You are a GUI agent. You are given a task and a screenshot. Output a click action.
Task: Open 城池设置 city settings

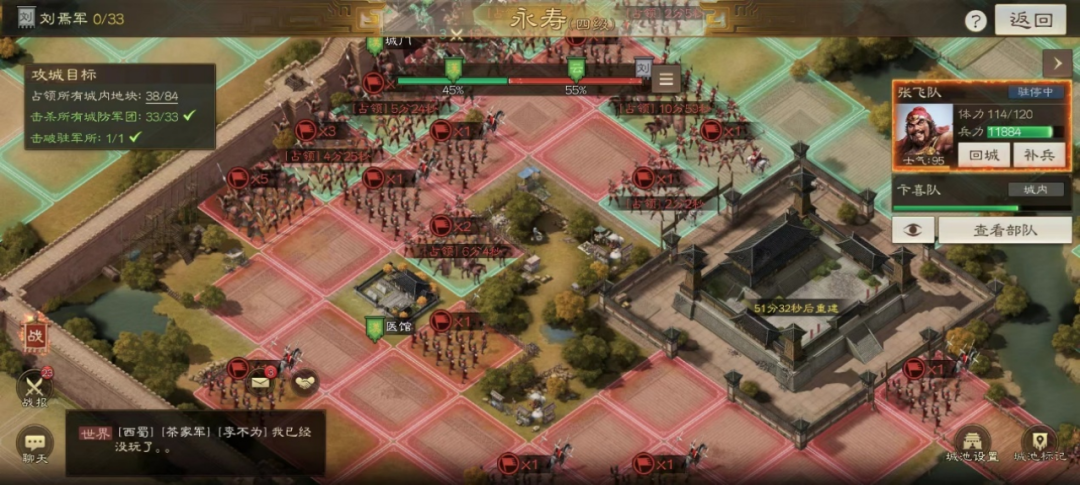[x=971, y=447]
